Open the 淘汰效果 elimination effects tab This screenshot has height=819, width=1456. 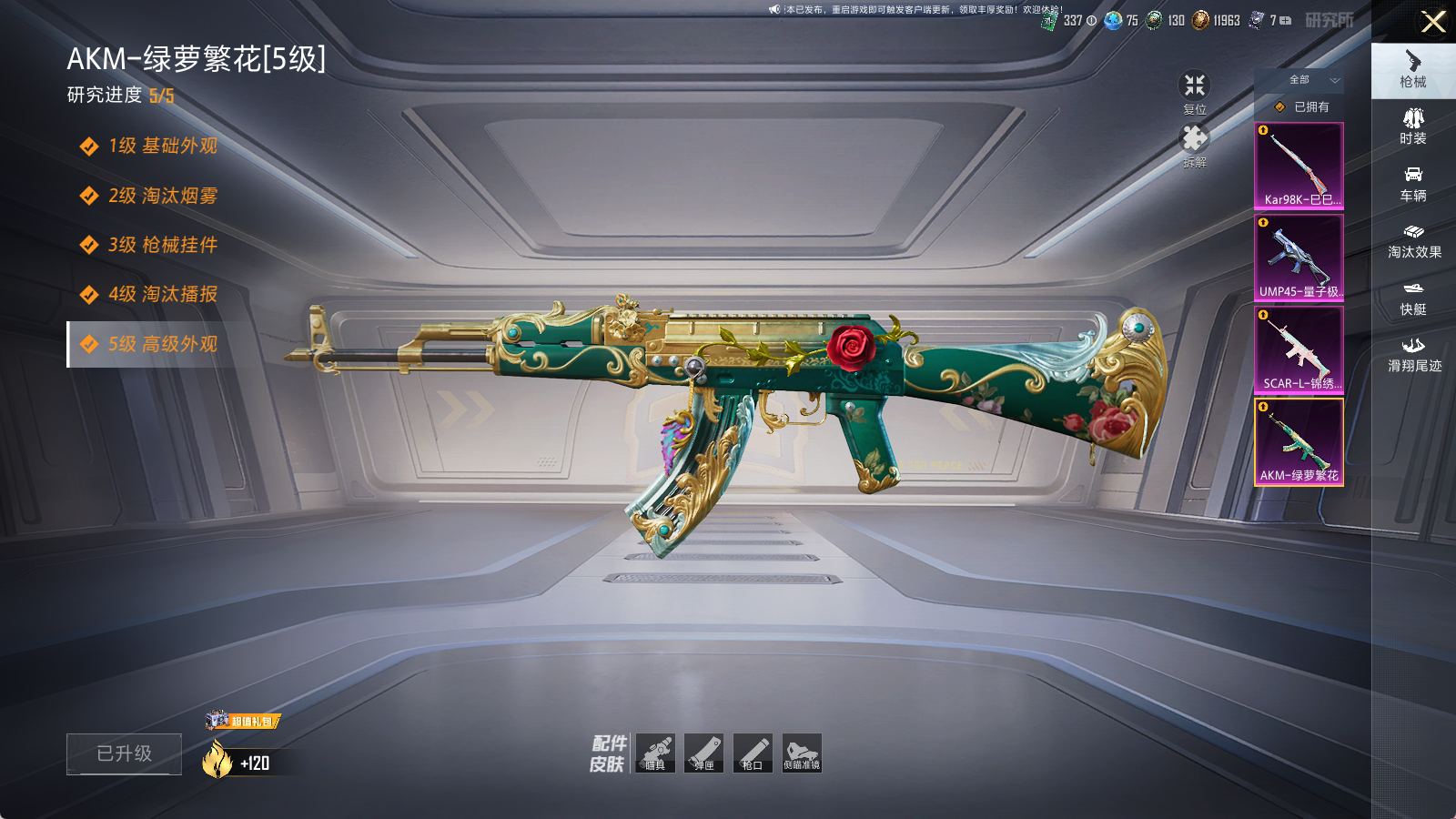coord(1413,241)
